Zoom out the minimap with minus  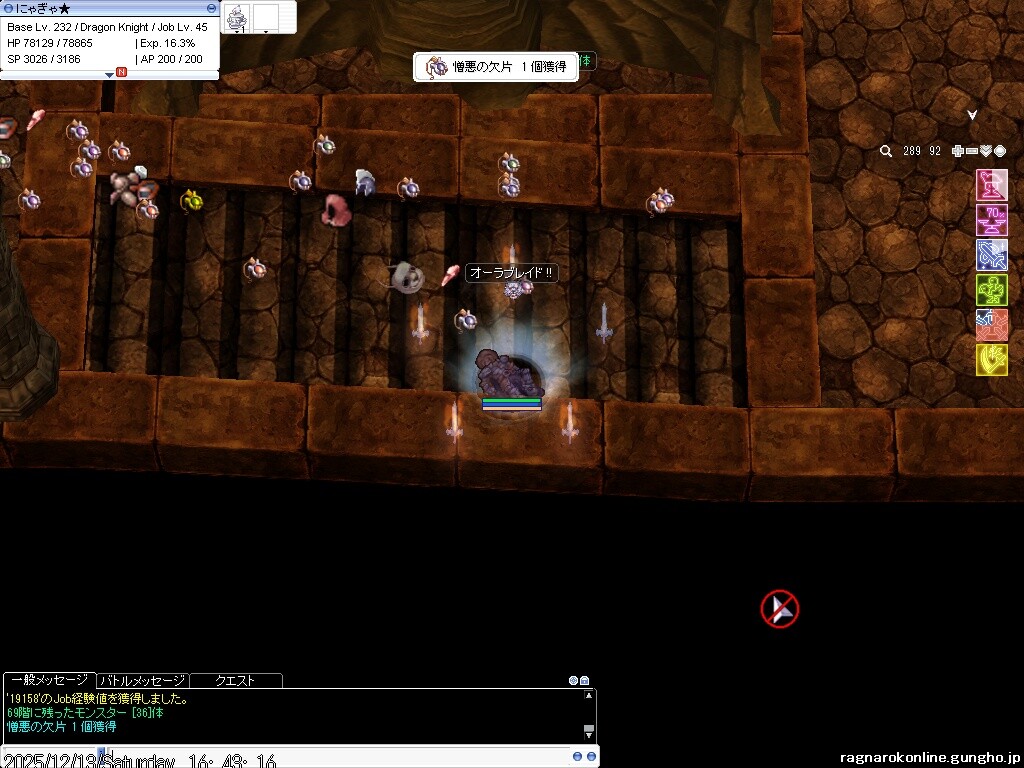tap(972, 151)
